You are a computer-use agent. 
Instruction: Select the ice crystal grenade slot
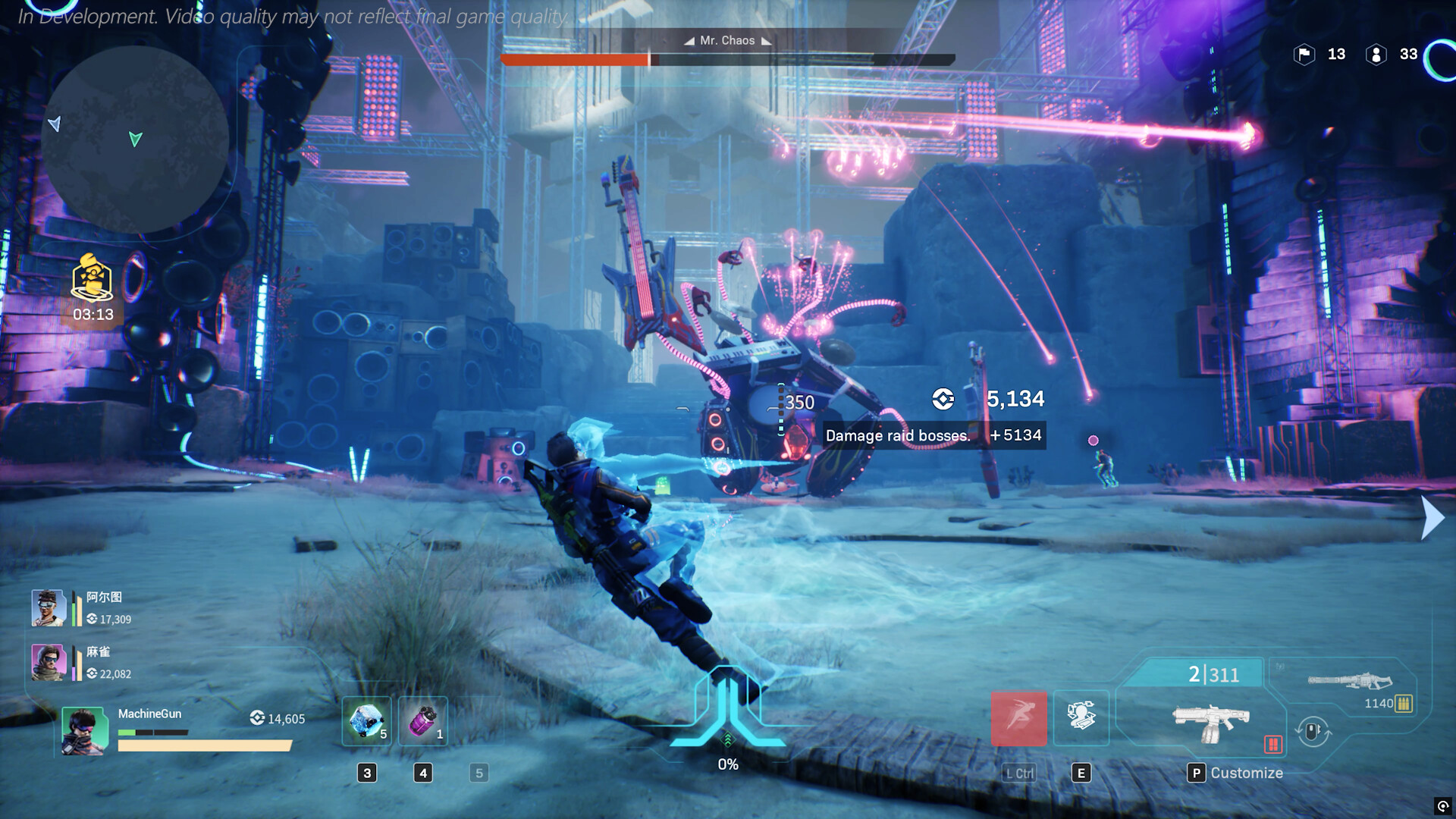pos(367,720)
